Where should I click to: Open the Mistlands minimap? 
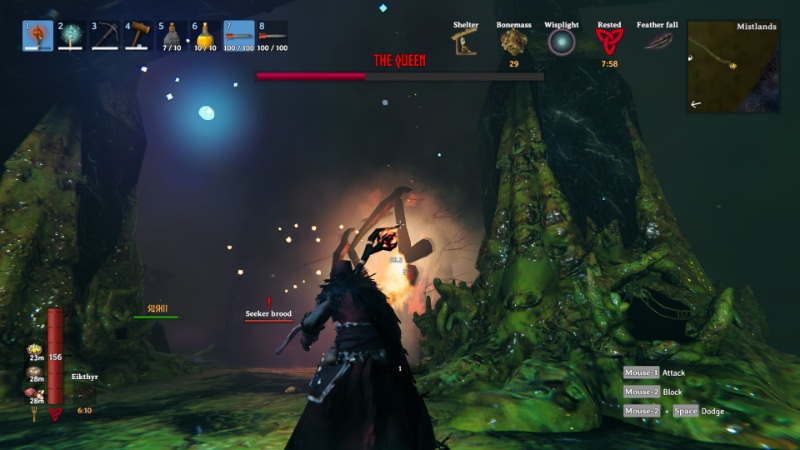733,66
